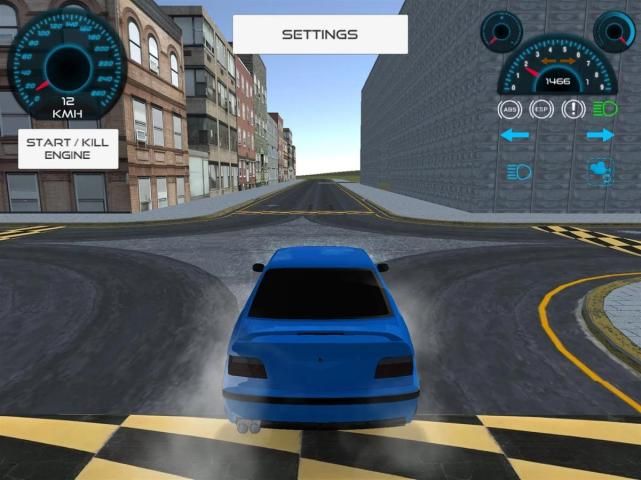Image resolution: width=641 pixels, height=480 pixels.
Task: Click the Start / Kill Engine button
Action: tap(67, 149)
